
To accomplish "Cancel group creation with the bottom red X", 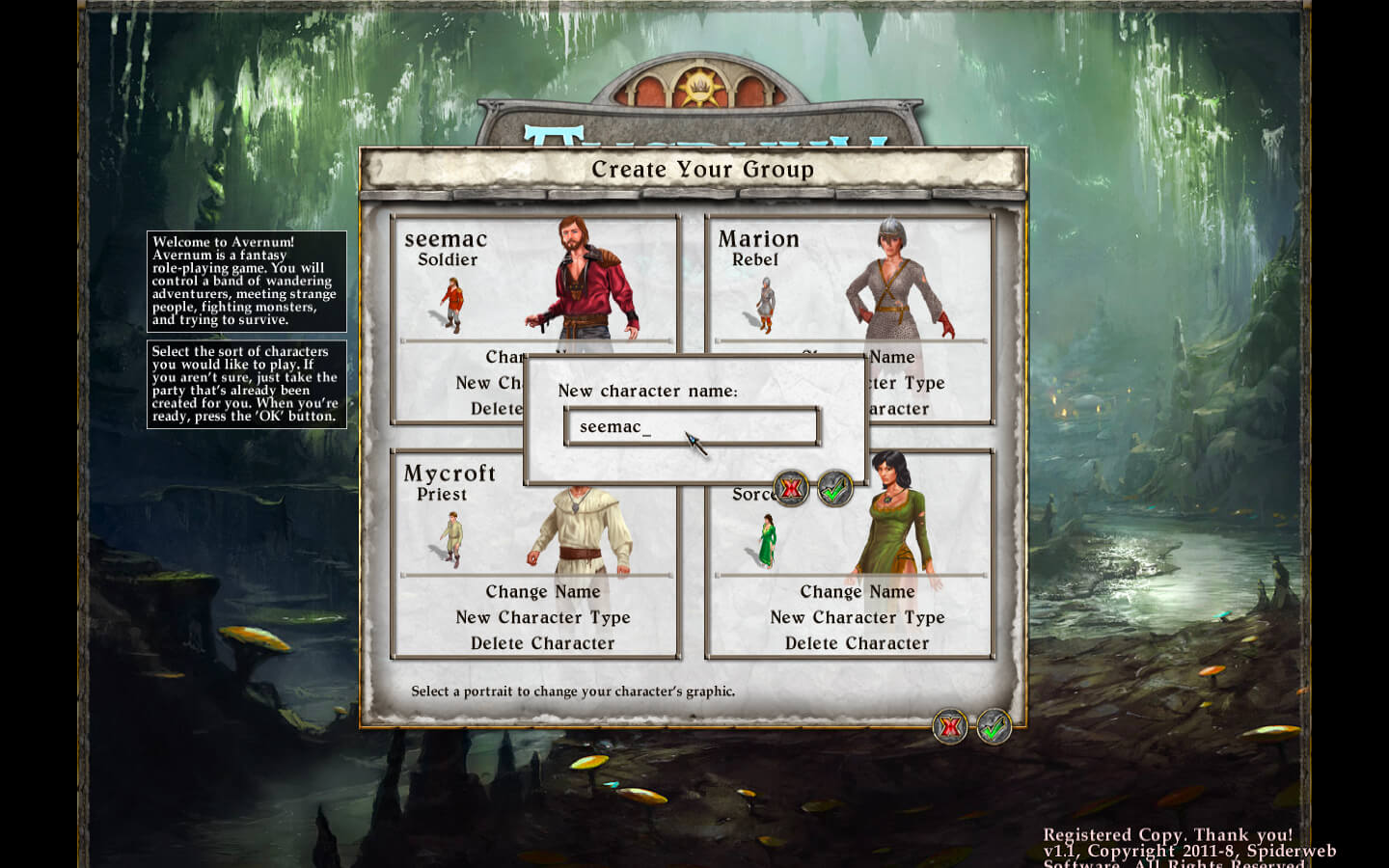I will coord(950,726).
